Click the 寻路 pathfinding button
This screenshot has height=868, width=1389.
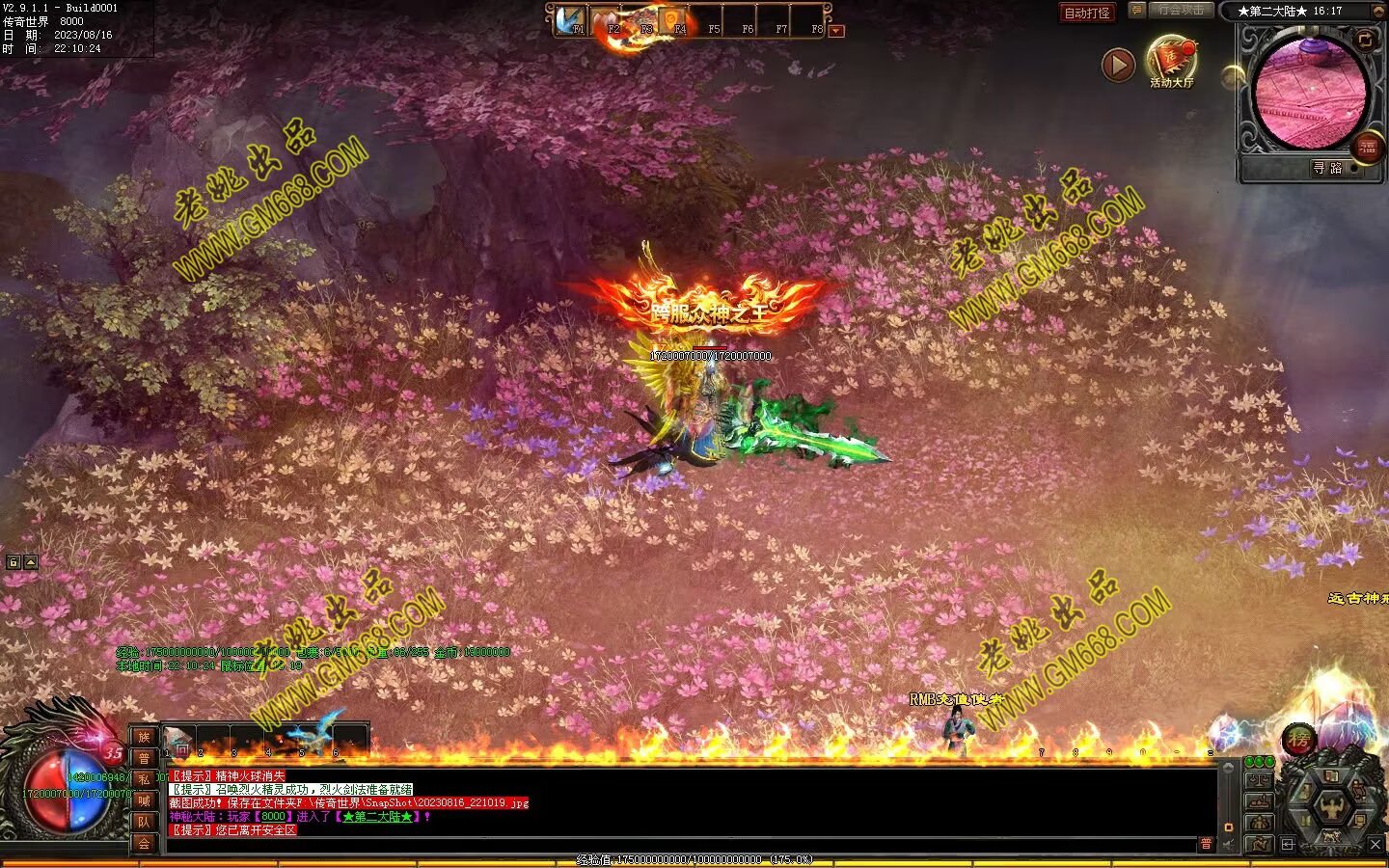click(1327, 168)
